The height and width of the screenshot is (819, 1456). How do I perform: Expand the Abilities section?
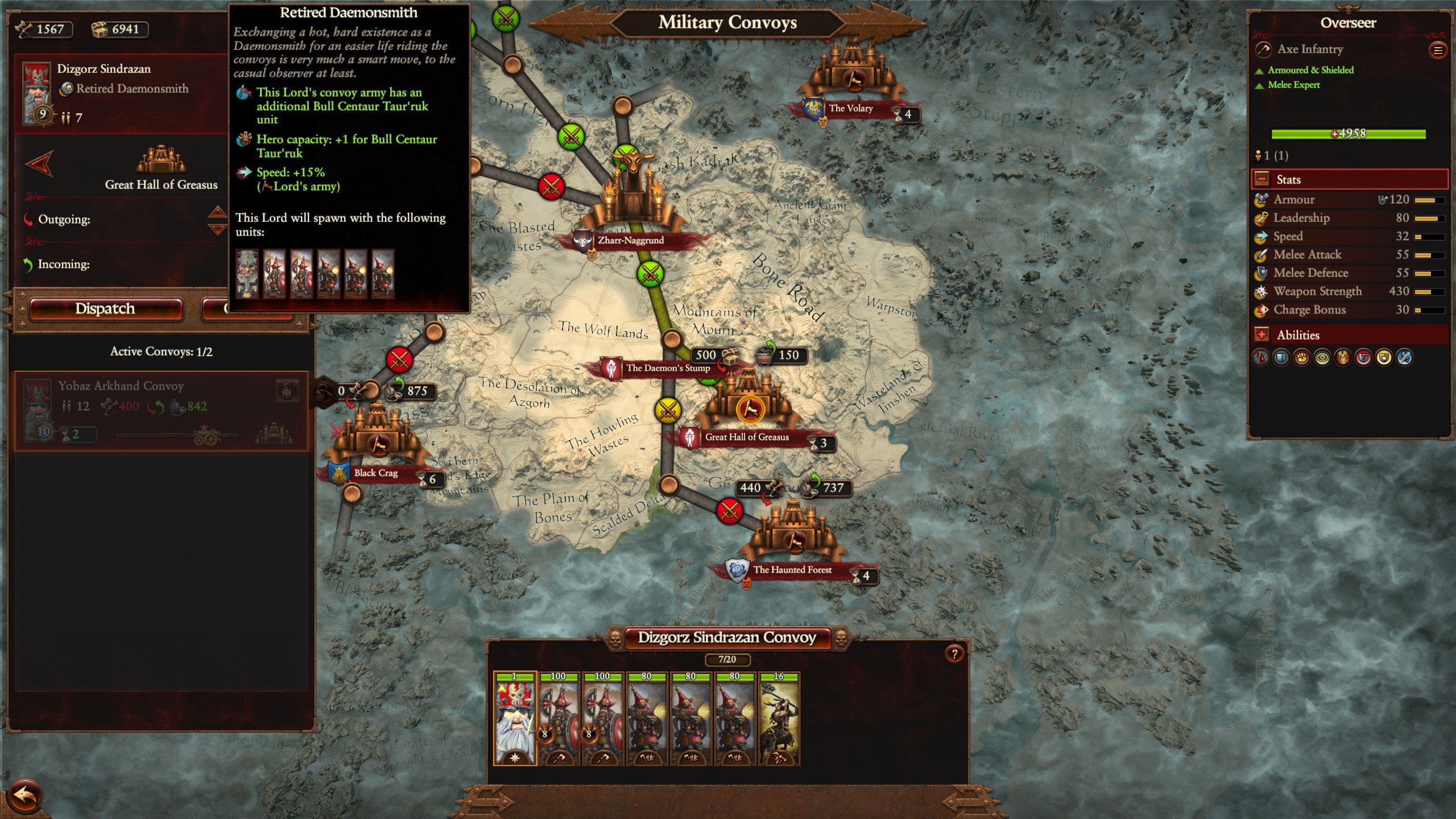pyautogui.click(x=1262, y=335)
